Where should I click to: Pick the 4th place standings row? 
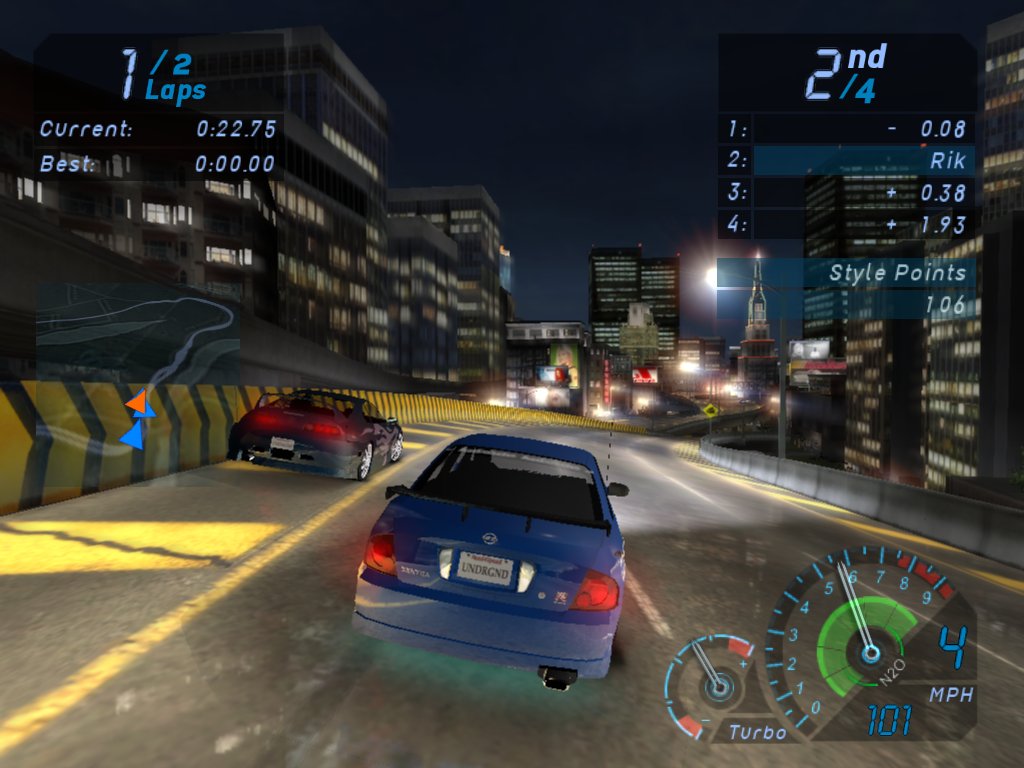click(x=847, y=224)
